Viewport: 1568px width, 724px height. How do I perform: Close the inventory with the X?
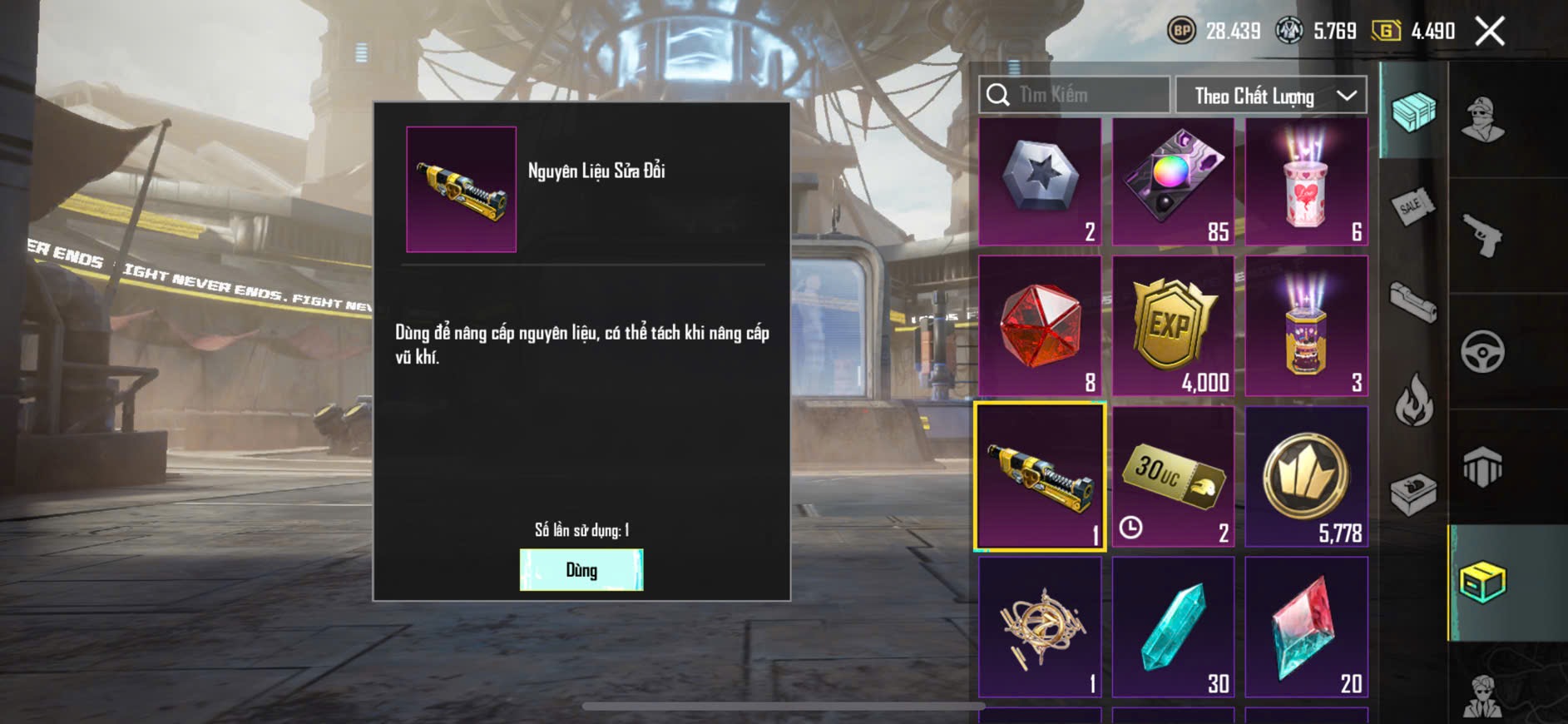pos(1489,32)
